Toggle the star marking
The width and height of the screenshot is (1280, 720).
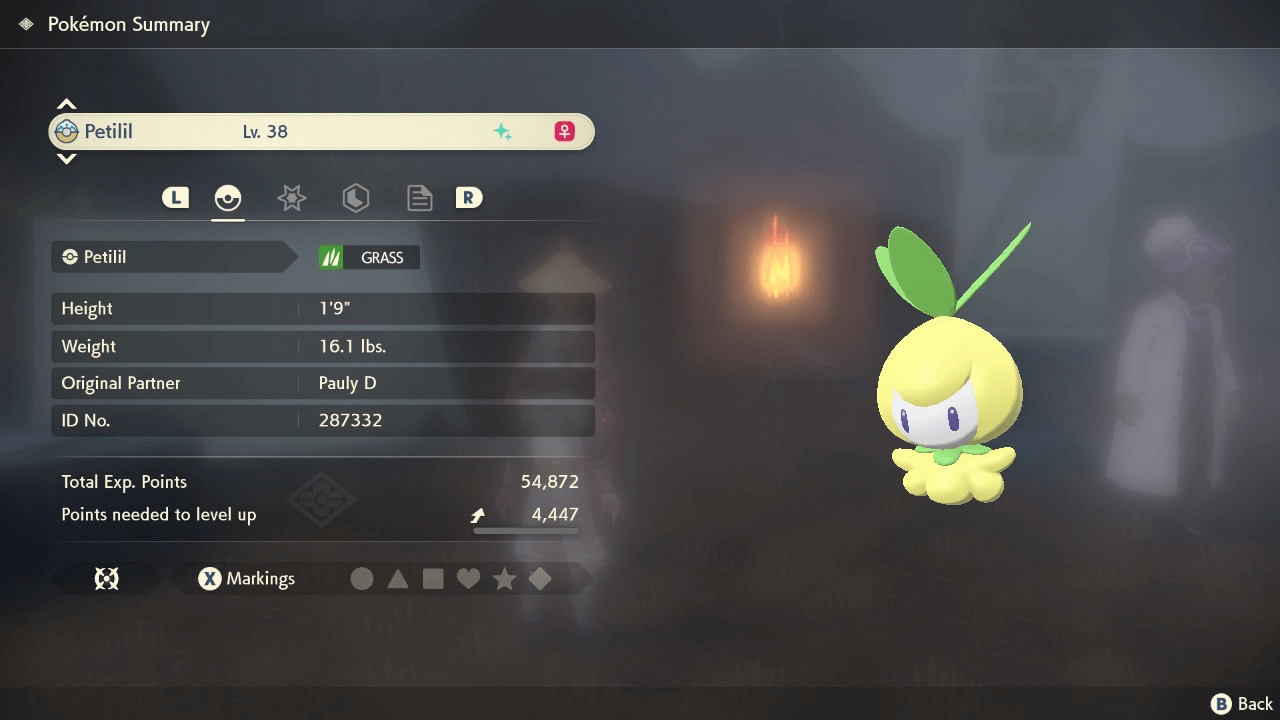click(x=504, y=579)
